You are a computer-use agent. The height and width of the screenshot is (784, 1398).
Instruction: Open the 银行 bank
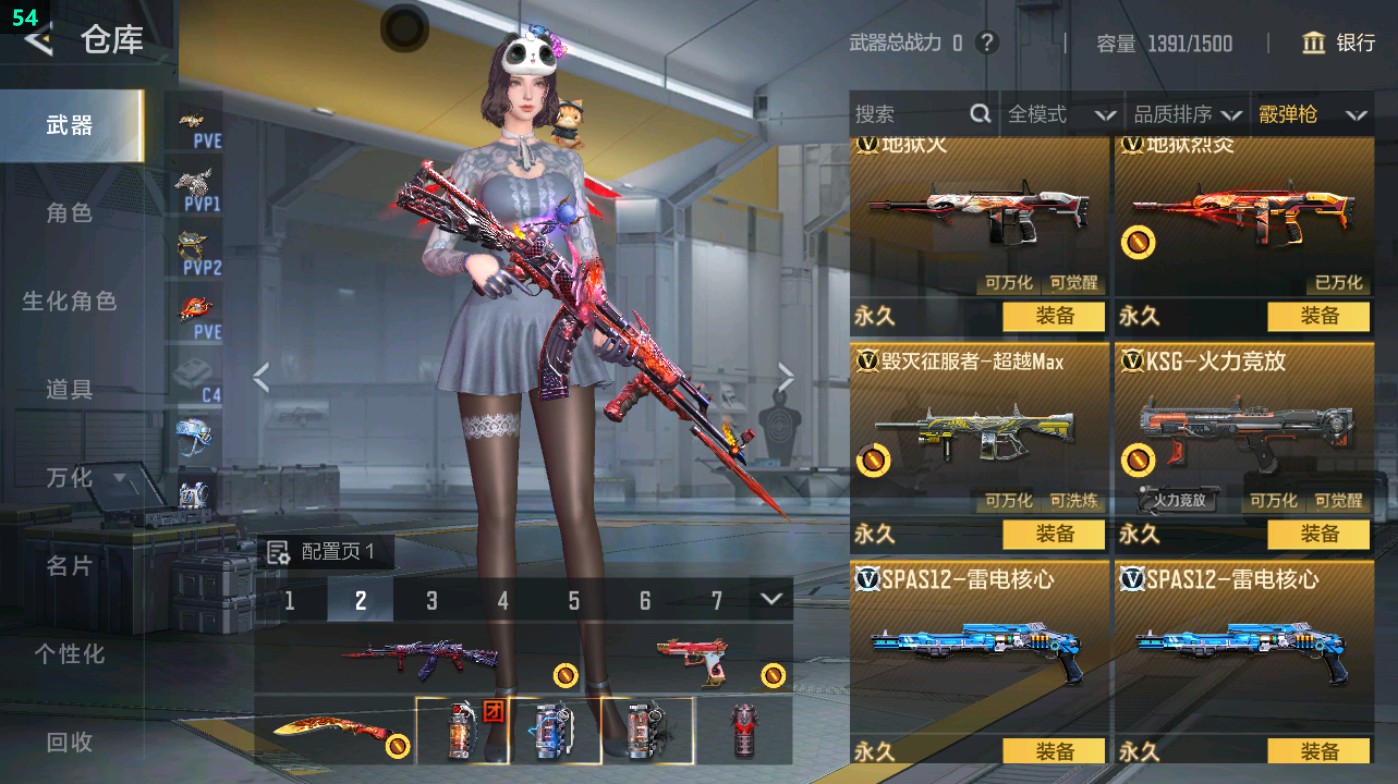pos(1339,43)
